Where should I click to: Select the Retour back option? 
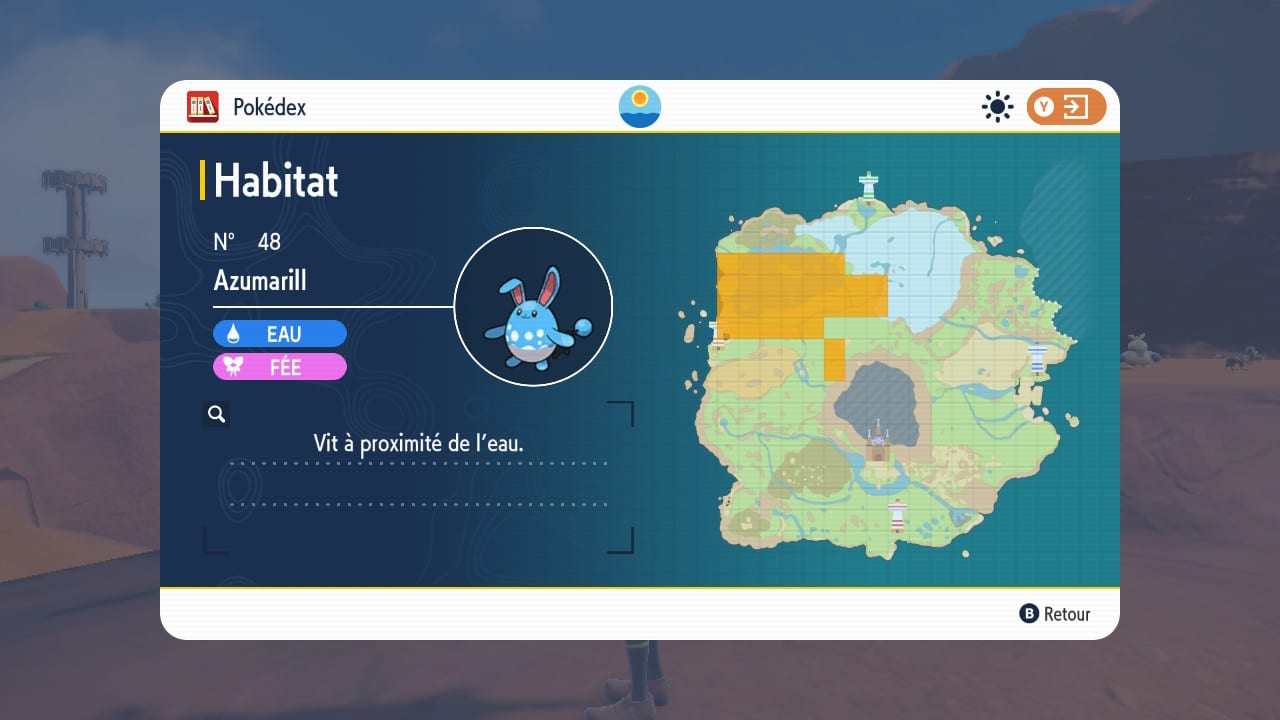(x=1055, y=614)
